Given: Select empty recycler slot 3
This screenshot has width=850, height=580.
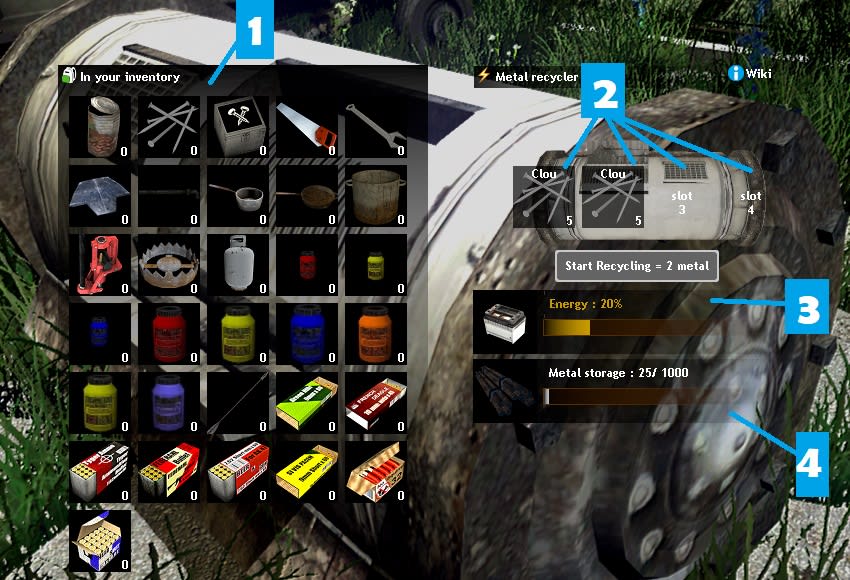Looking at the screenshot, I should [684, 196].
